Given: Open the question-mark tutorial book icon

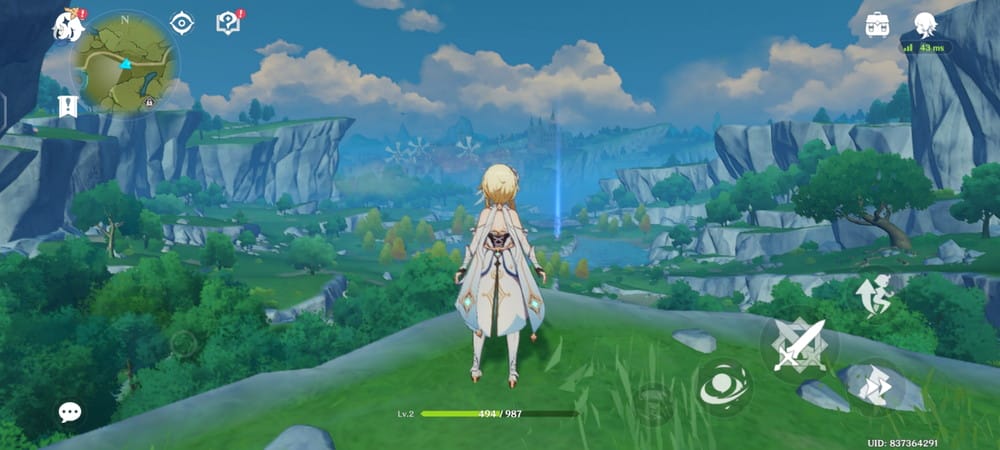Looking at the screenshot, I should (229, 22).
